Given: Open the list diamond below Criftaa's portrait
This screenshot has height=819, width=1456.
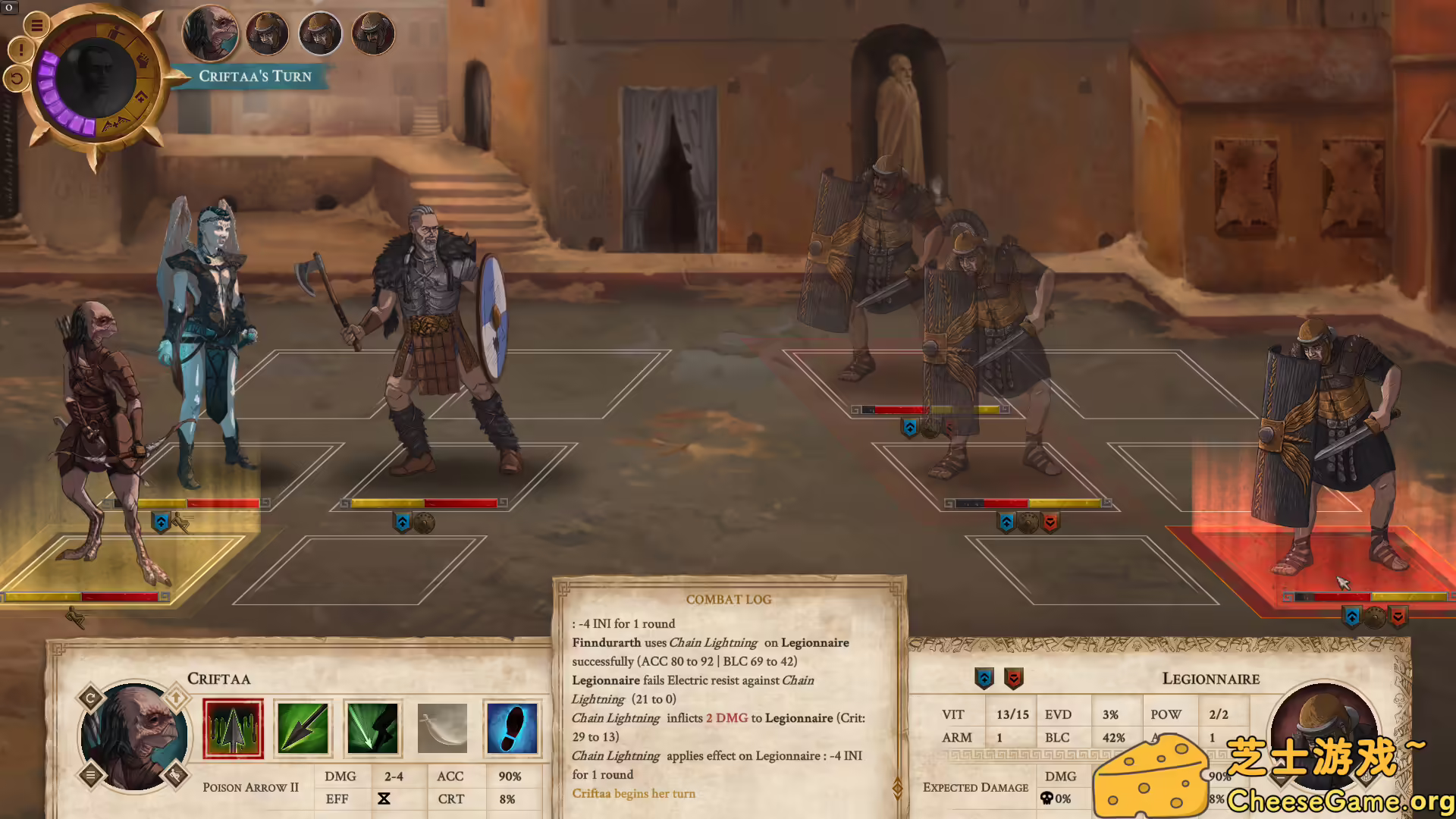Looking at the screenshot, I should [x=90, y=775].
